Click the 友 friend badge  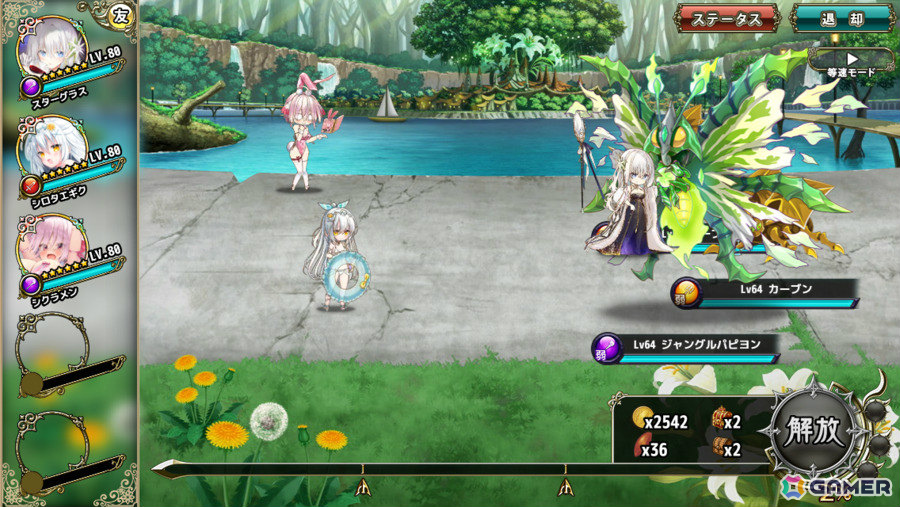tap(120, 14)
